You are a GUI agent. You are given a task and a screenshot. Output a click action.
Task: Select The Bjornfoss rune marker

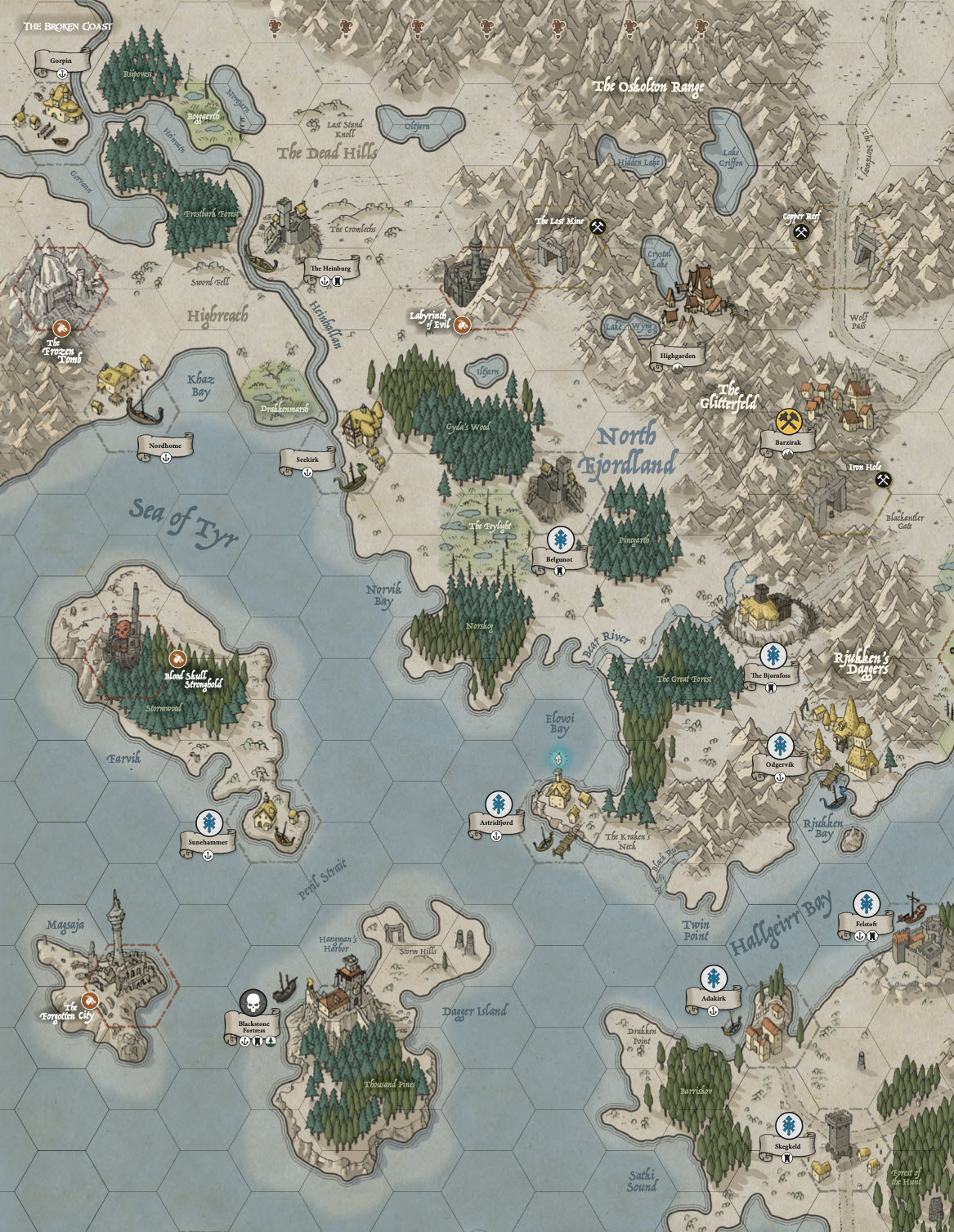click(x=773, y=655)
